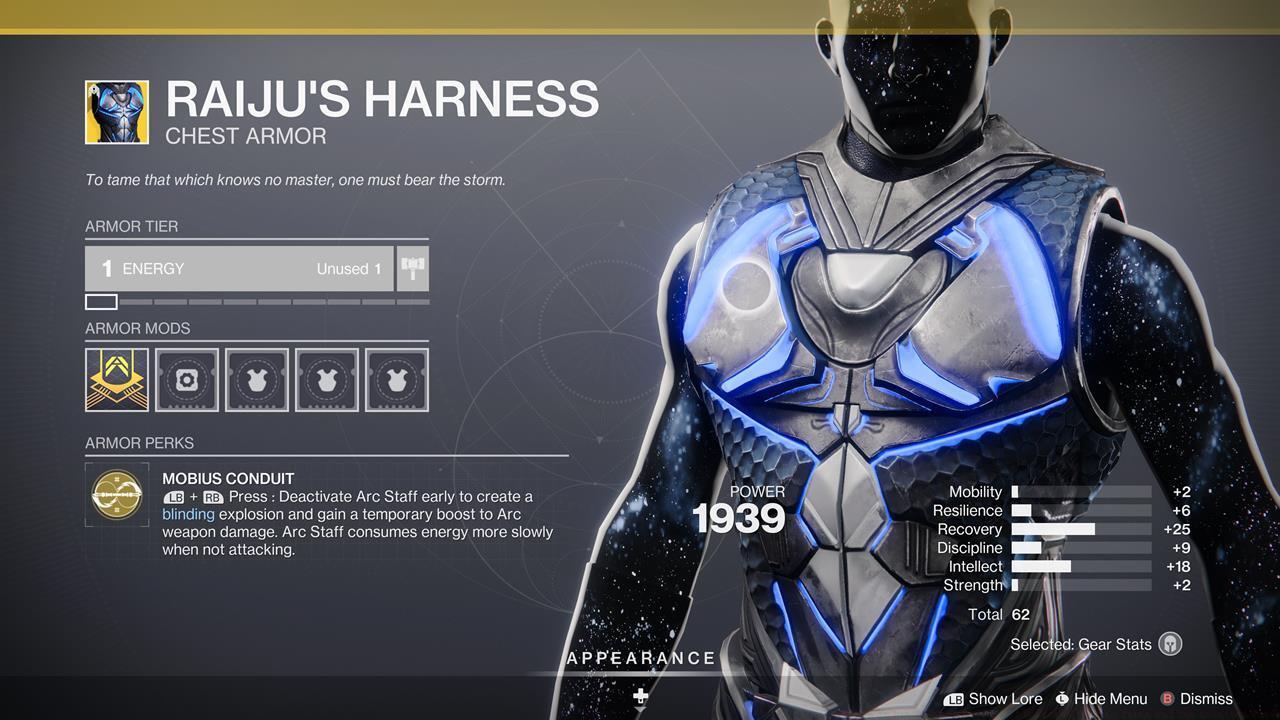Select the equipped gold armor mod
Screen dimensions: 1280x720
pos(117,380)
